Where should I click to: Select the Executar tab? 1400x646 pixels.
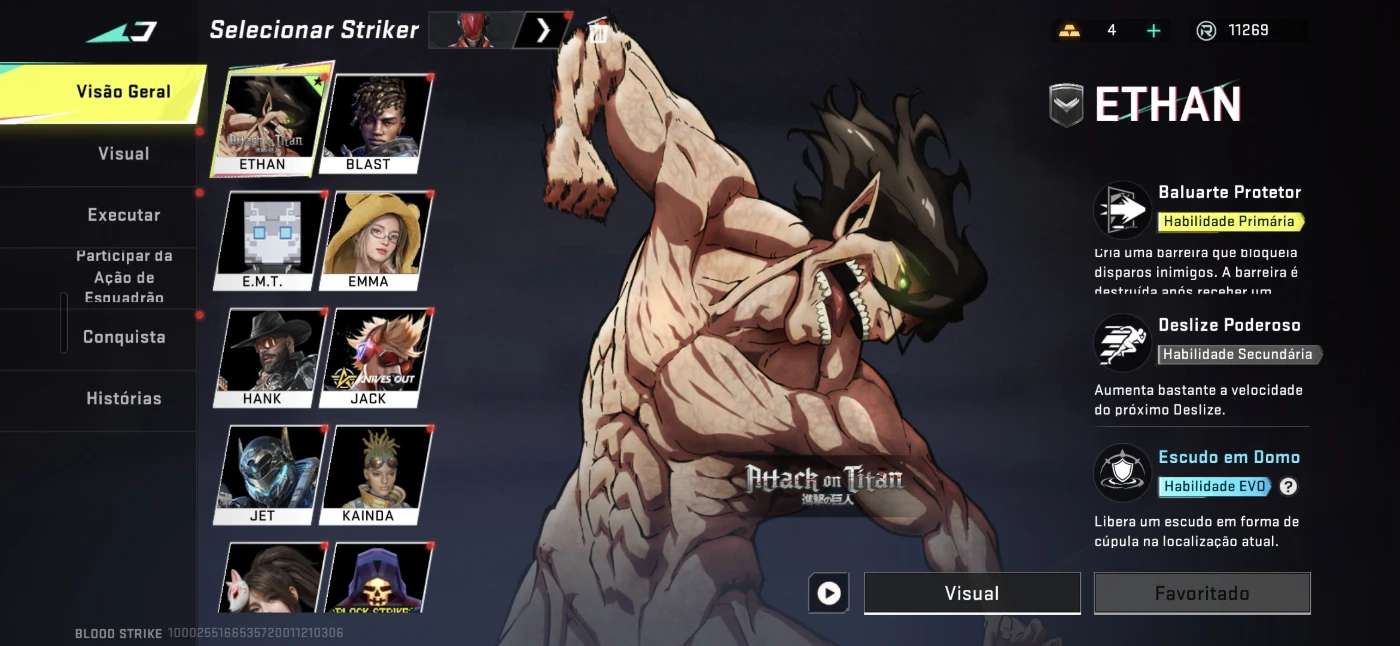[123, 215]
